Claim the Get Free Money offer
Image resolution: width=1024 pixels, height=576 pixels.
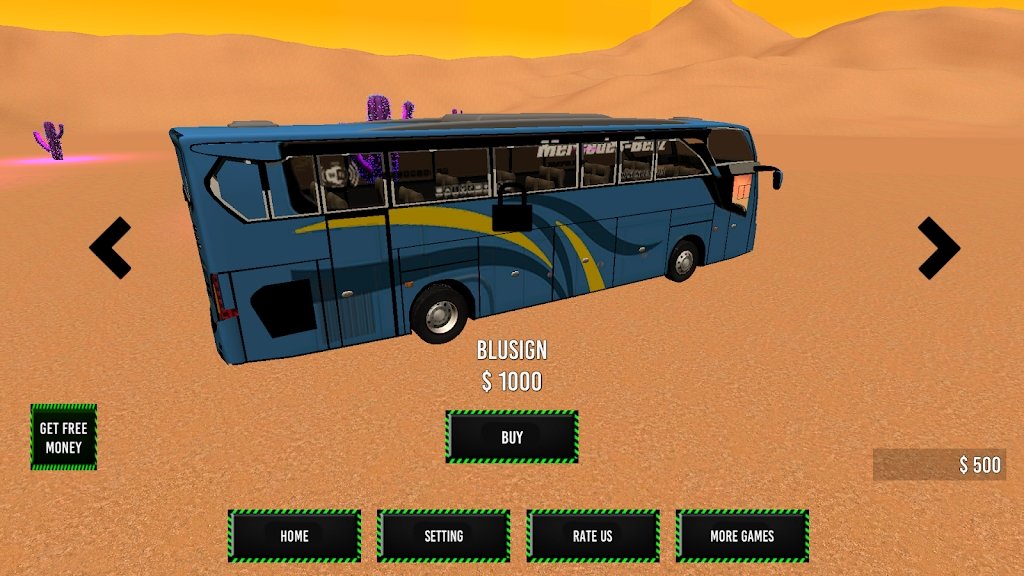64,437
